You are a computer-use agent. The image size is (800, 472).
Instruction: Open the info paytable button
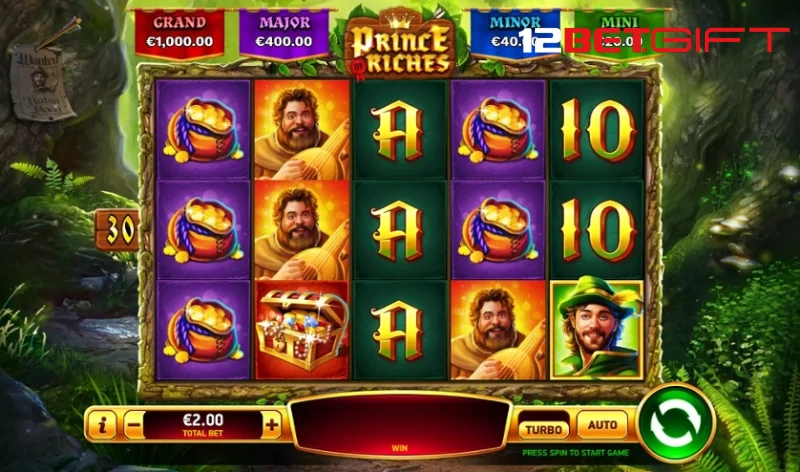click(101, 424)
